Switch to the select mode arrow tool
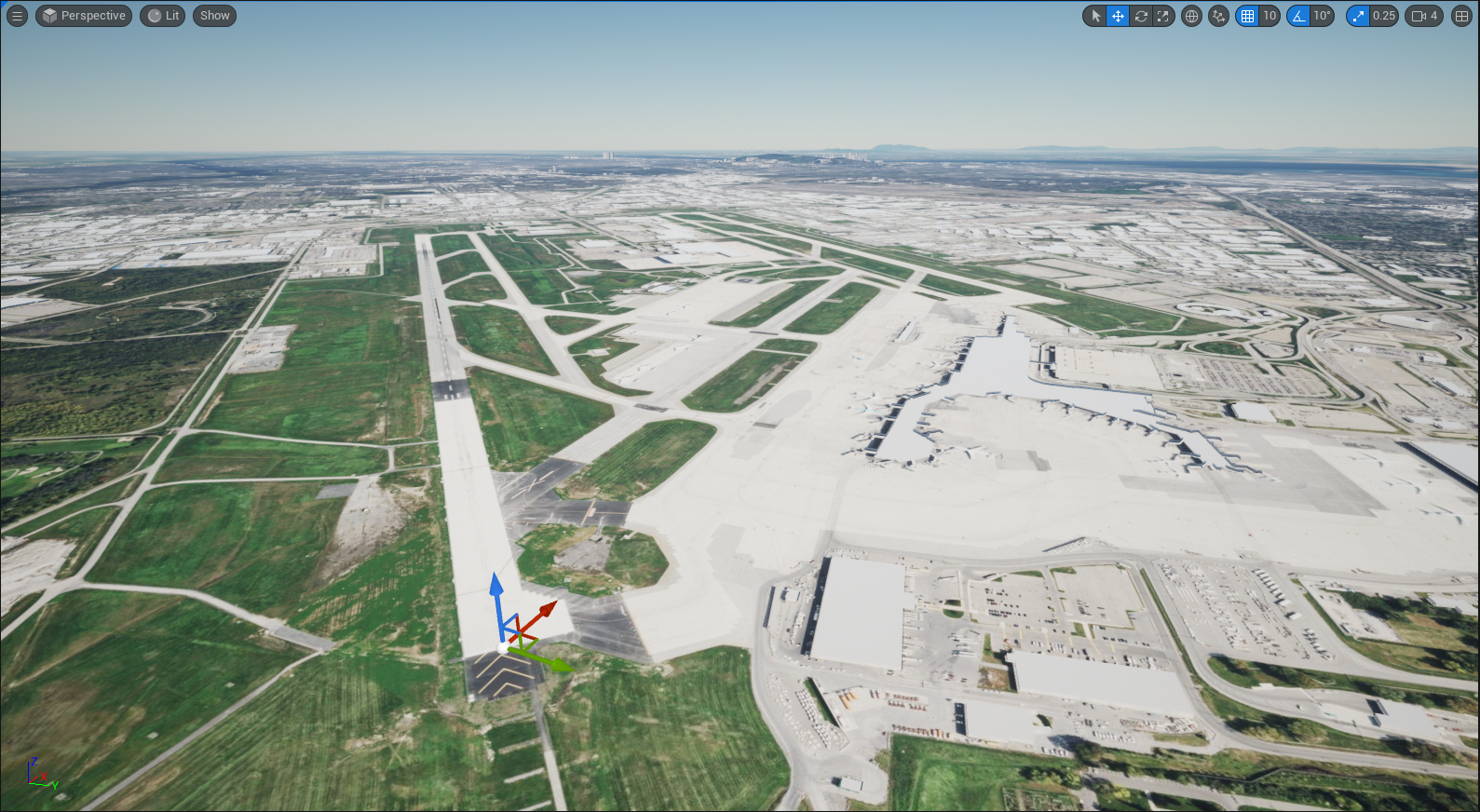The width and height of the screenshot is (1480, 812). (1095, 16)
